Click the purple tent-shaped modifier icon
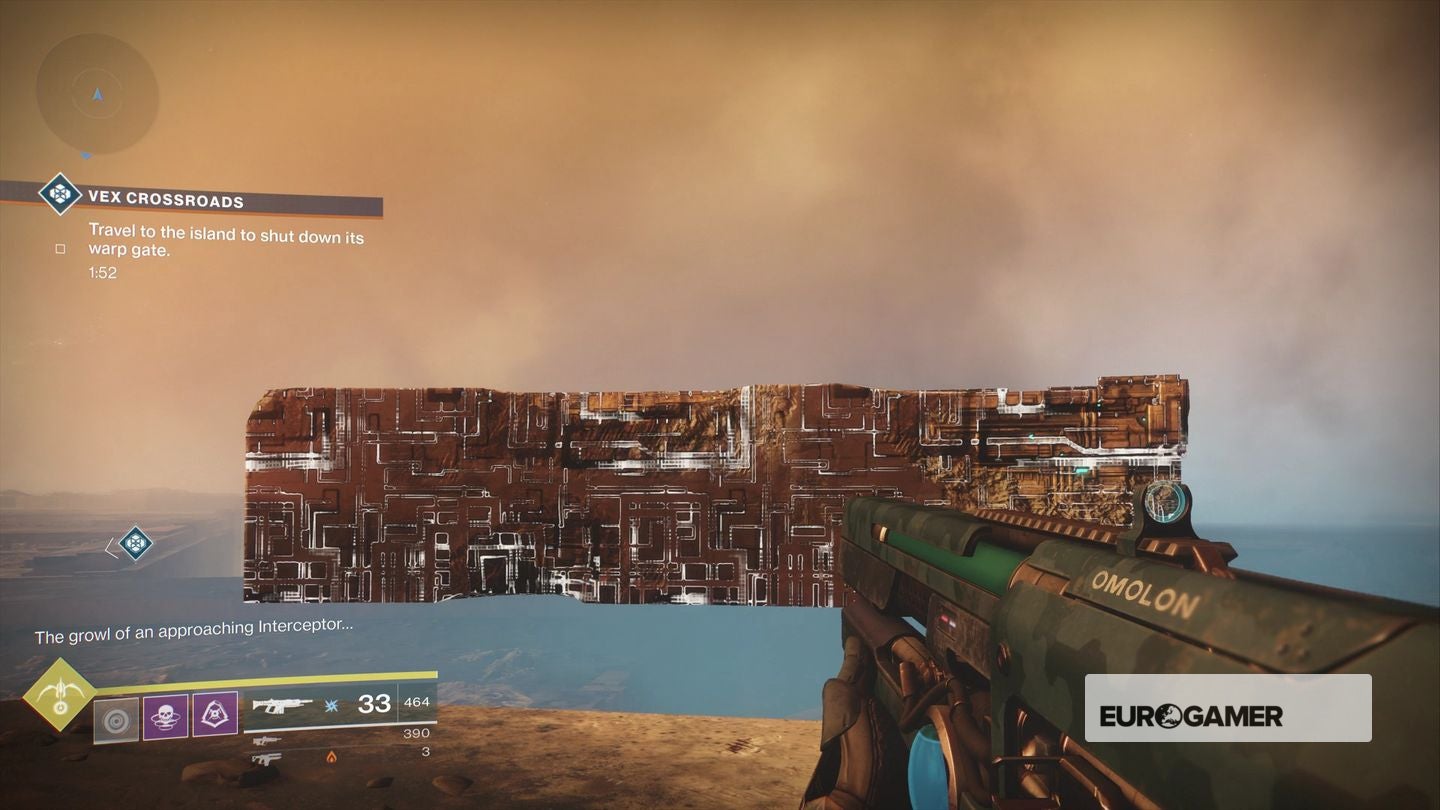The height and width of the screenshot is (810, 1440). tap(213, 714)
